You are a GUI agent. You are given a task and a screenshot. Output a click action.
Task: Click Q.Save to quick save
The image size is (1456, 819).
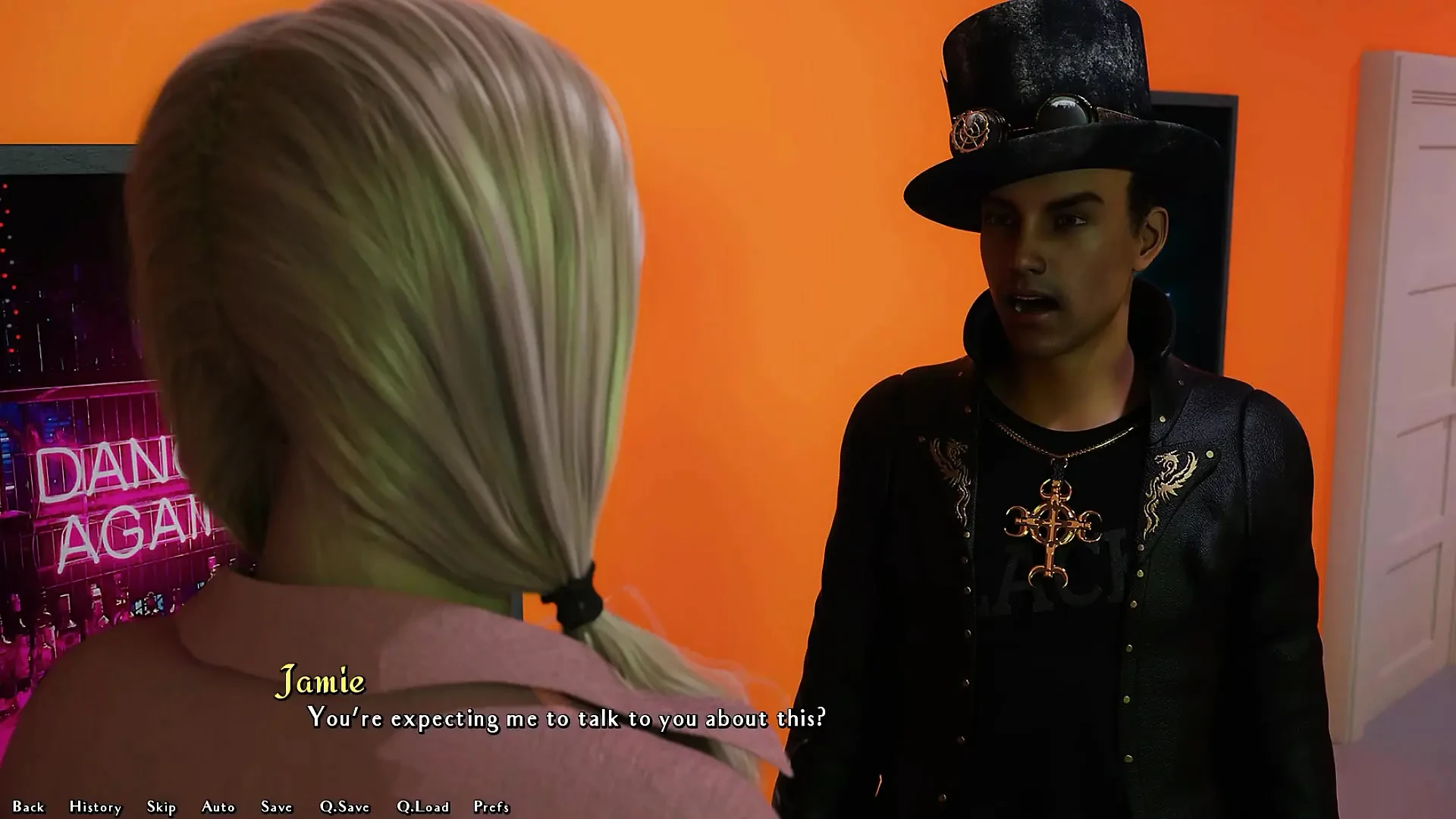point(345,807)
